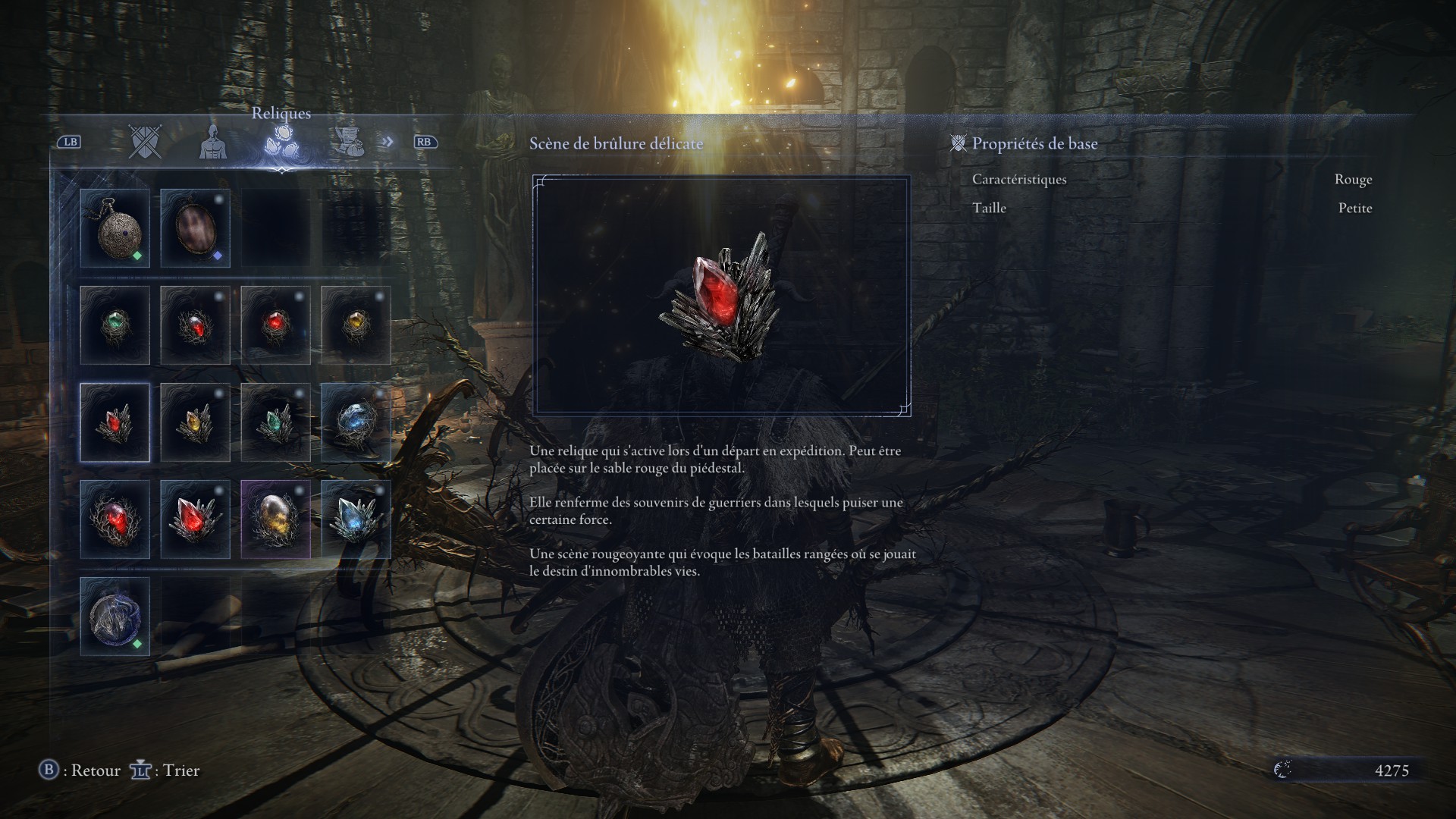This screenshot has height=819, width=1456.
Task: Open the journal and pouch tab icon
Action: point(348,143)
